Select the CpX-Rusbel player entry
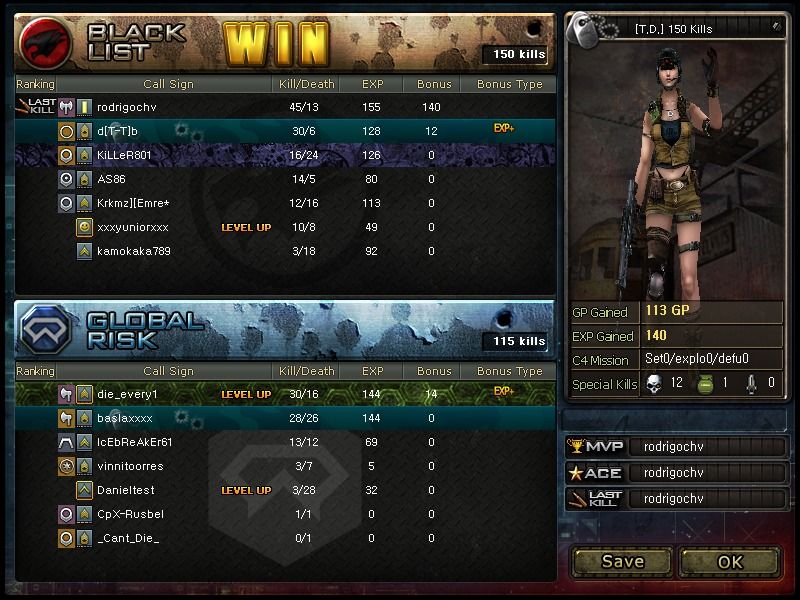Screen dimensions: 800x600 (285, 514)
